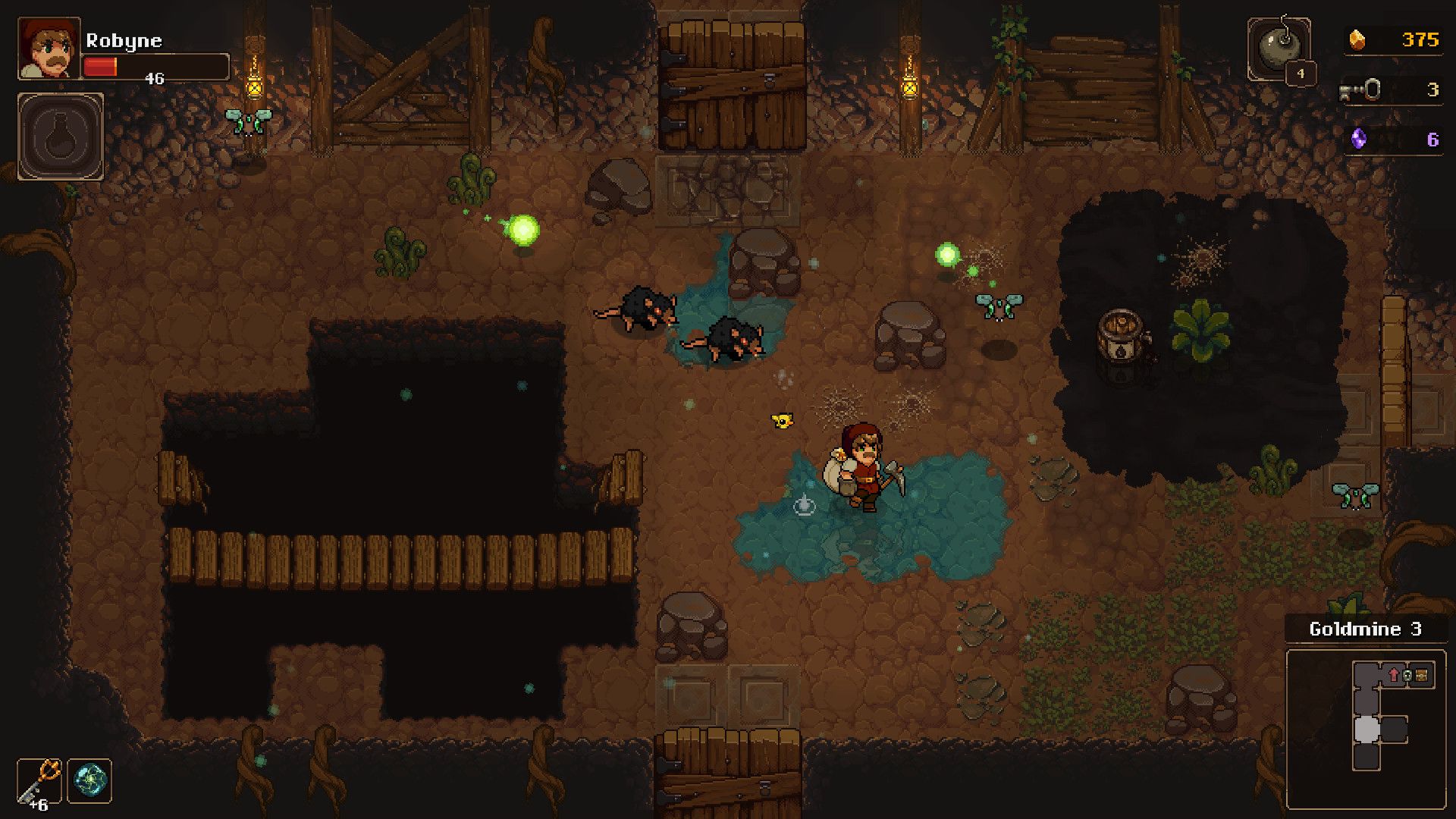Click the Goldmine 3 floor title

[1365, 629]
